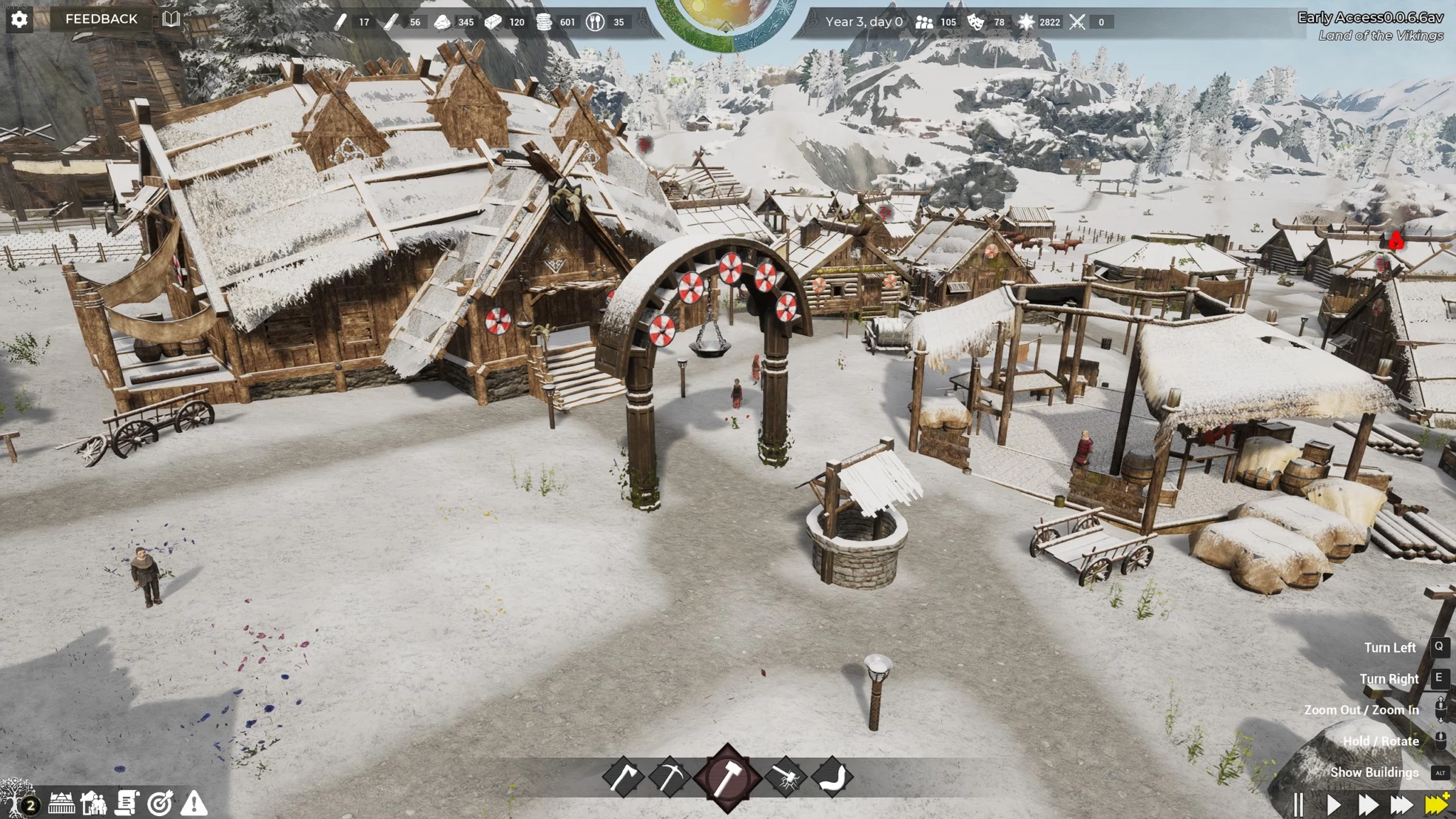1456x819 pixels.
Task: Open the target and arrow goals panel
Action: [x=160, y=804]
